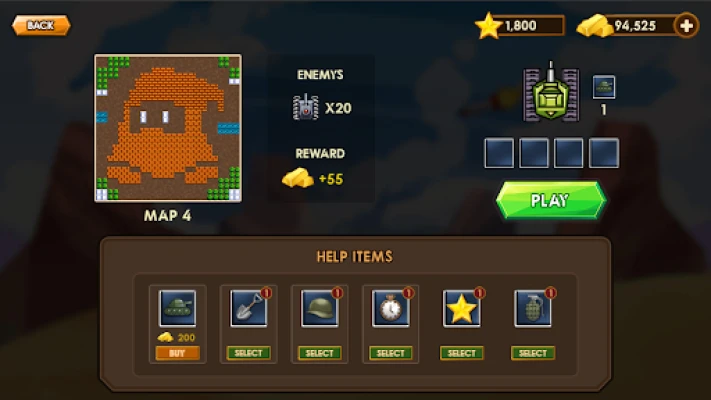
Task: Buy the extra tank help item
Action: [x=177, y=353]
